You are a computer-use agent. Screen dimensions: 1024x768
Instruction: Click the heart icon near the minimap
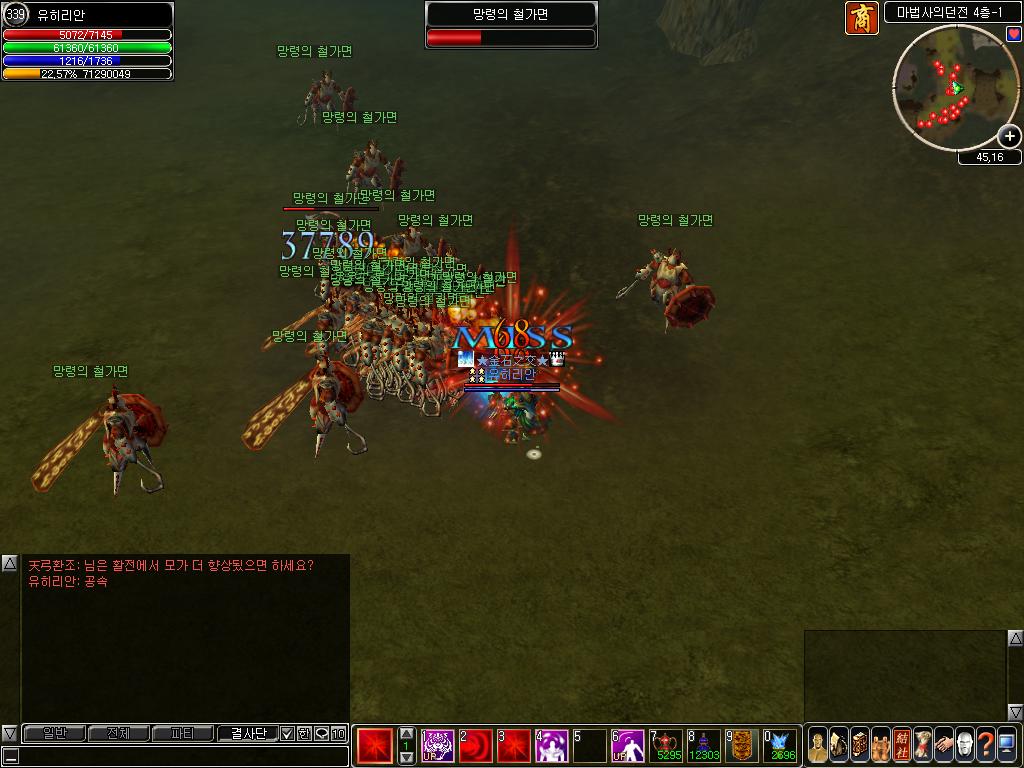(1013, 34)
